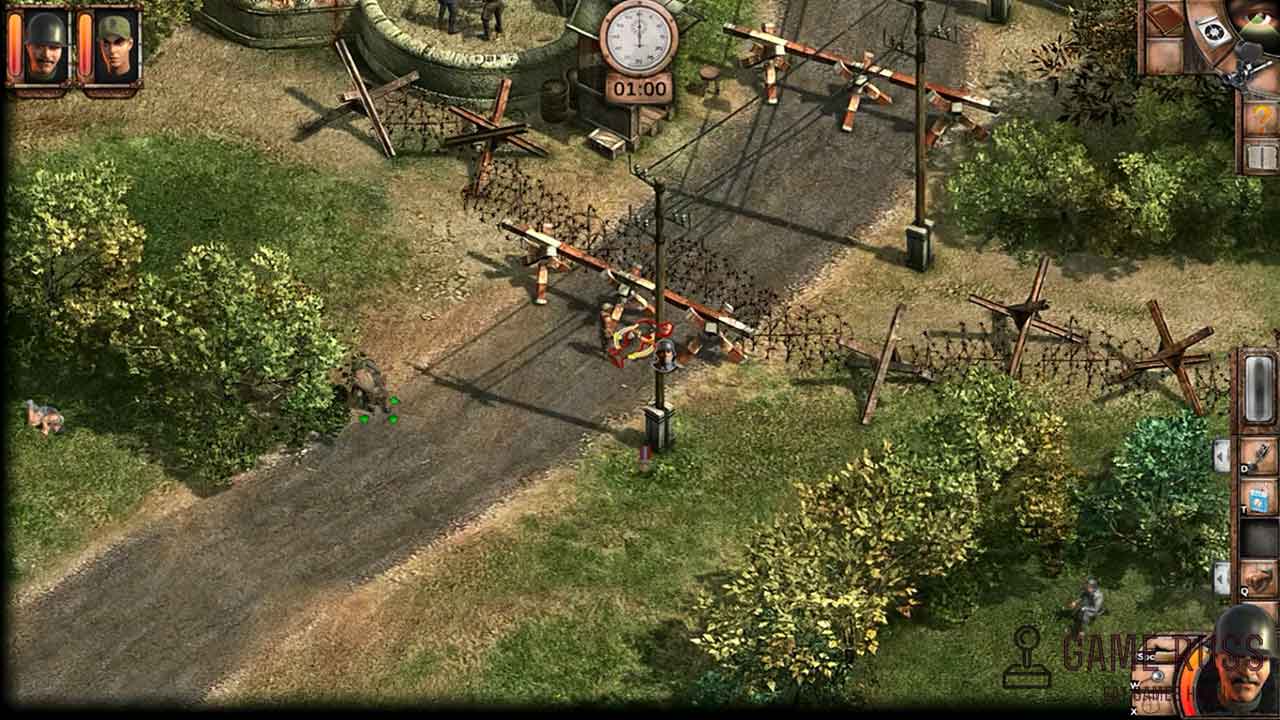Click the arrow tab beside the fist slot
Viewport: 1280px width, 720px height.
(1221, 578)
